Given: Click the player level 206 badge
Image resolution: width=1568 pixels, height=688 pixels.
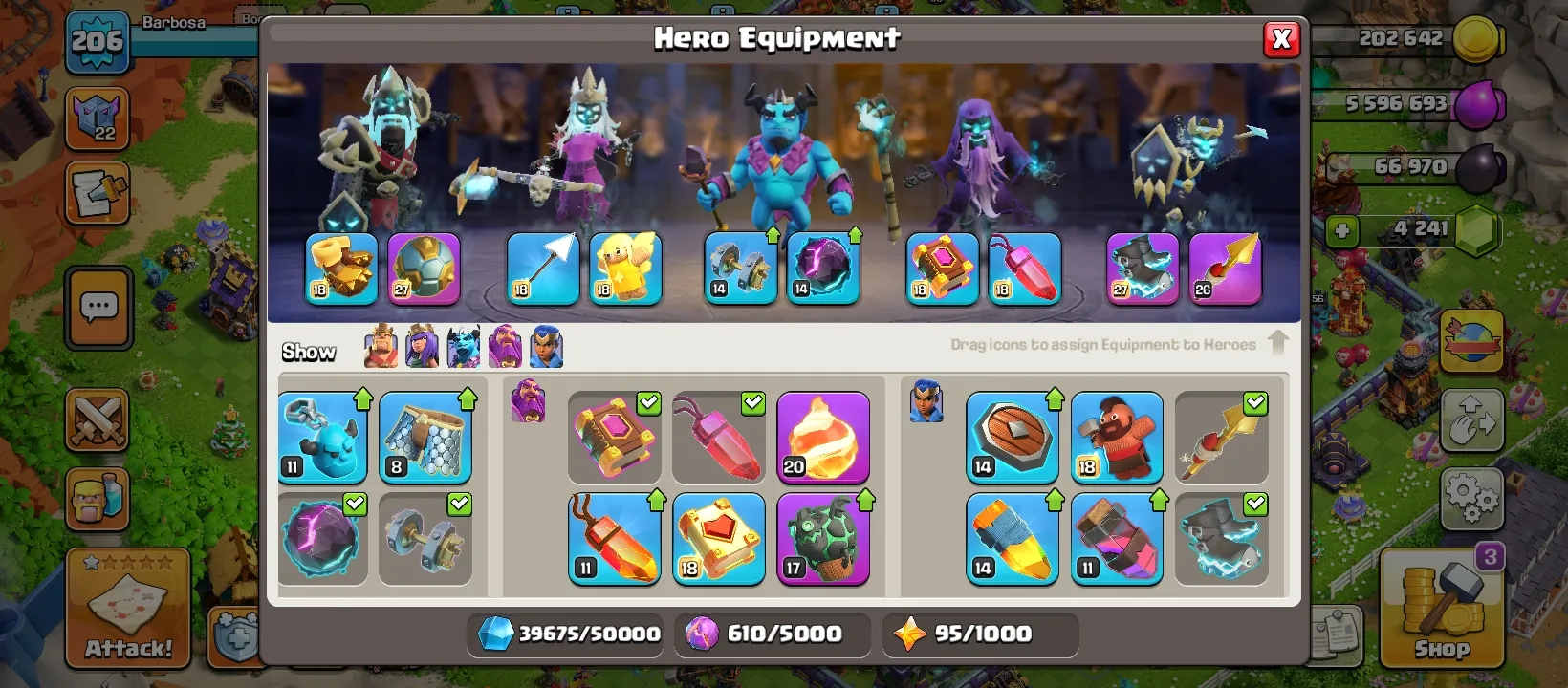Looking at the screenshot, I should coord(98,42).
